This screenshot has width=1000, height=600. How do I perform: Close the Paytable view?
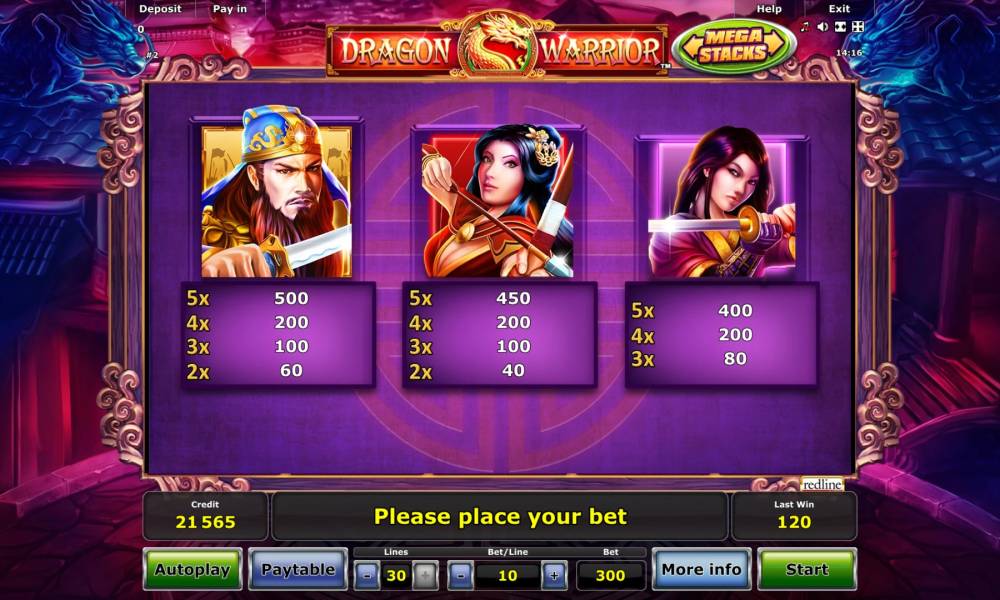tap(297, 570)
